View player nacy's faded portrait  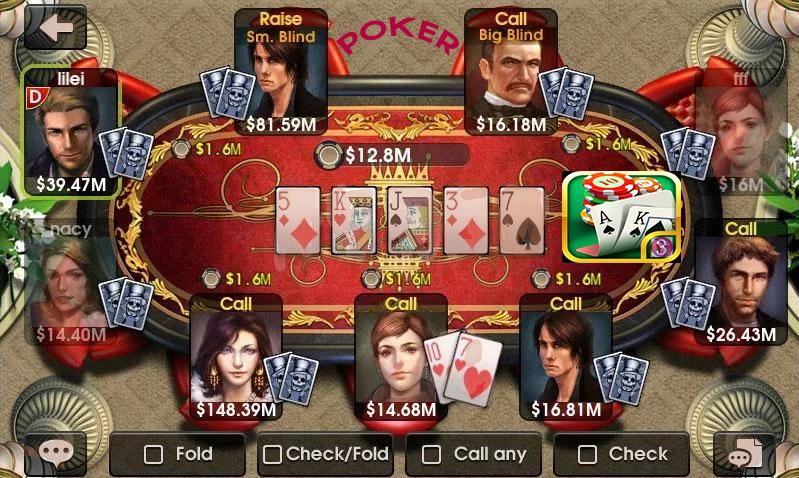pos(70,282)
